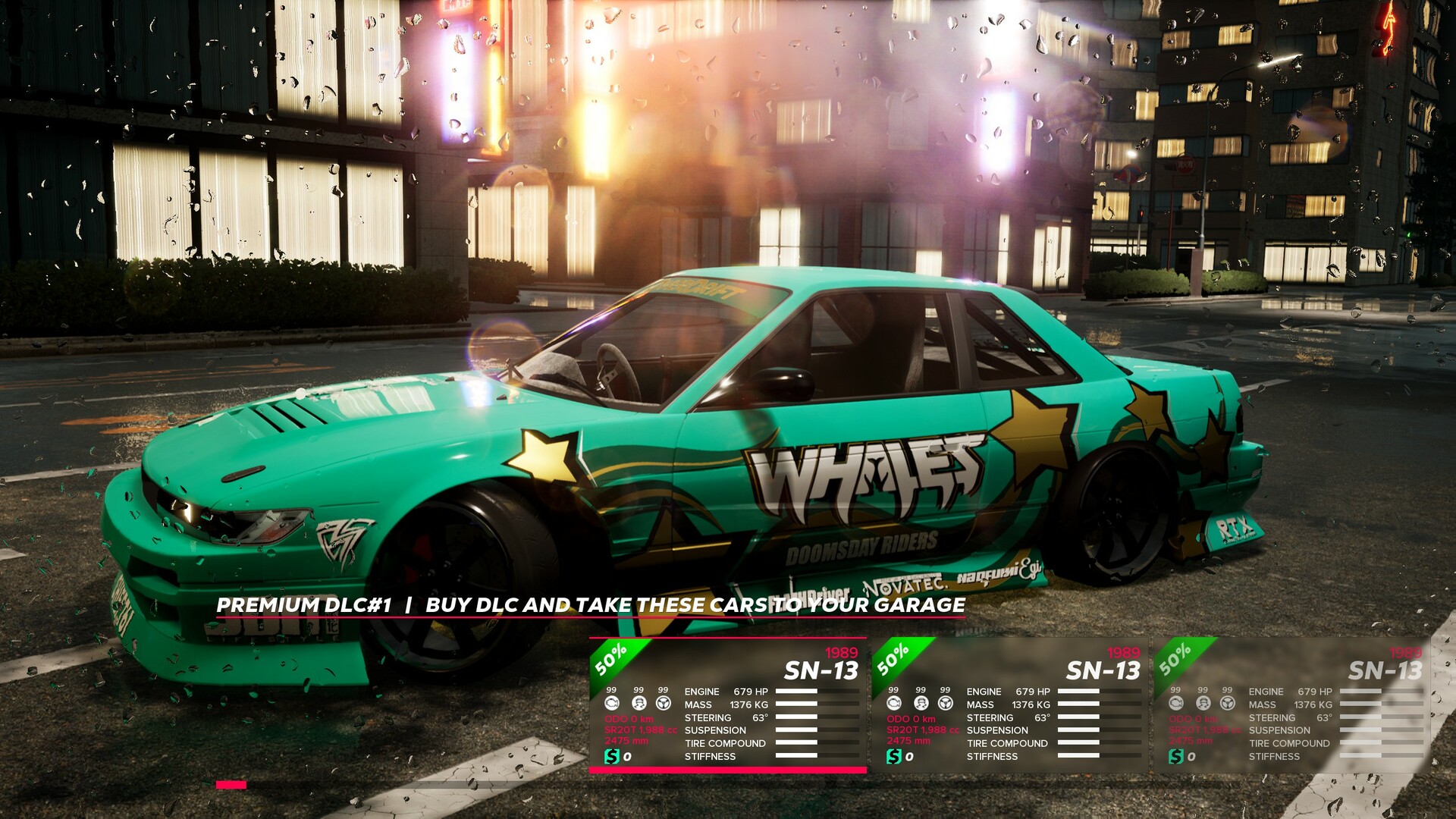Select the steering wheel icon on the rightmost SN-13 card
1456x819 pixels.
[x=1228, y=704]
